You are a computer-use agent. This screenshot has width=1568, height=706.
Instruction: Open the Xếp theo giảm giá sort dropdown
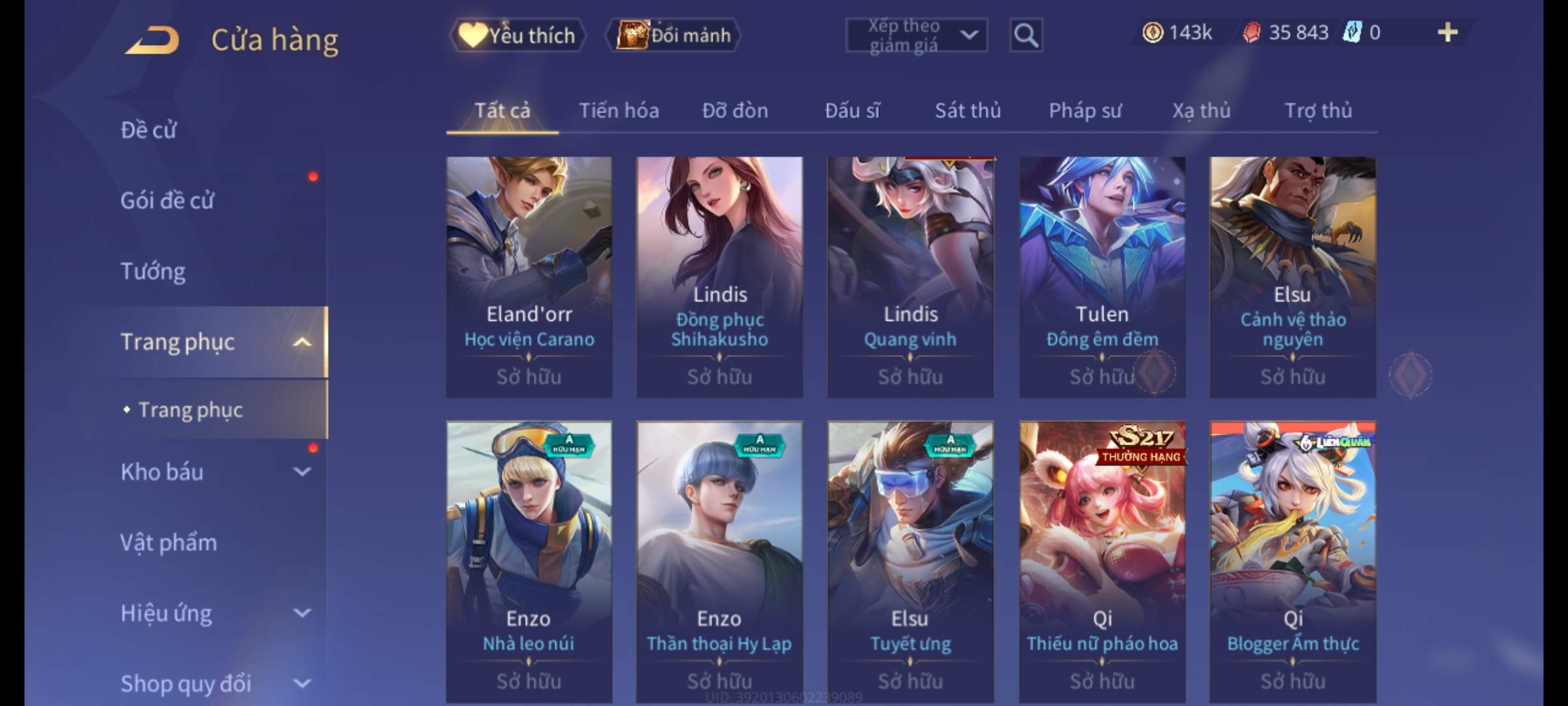916,35
